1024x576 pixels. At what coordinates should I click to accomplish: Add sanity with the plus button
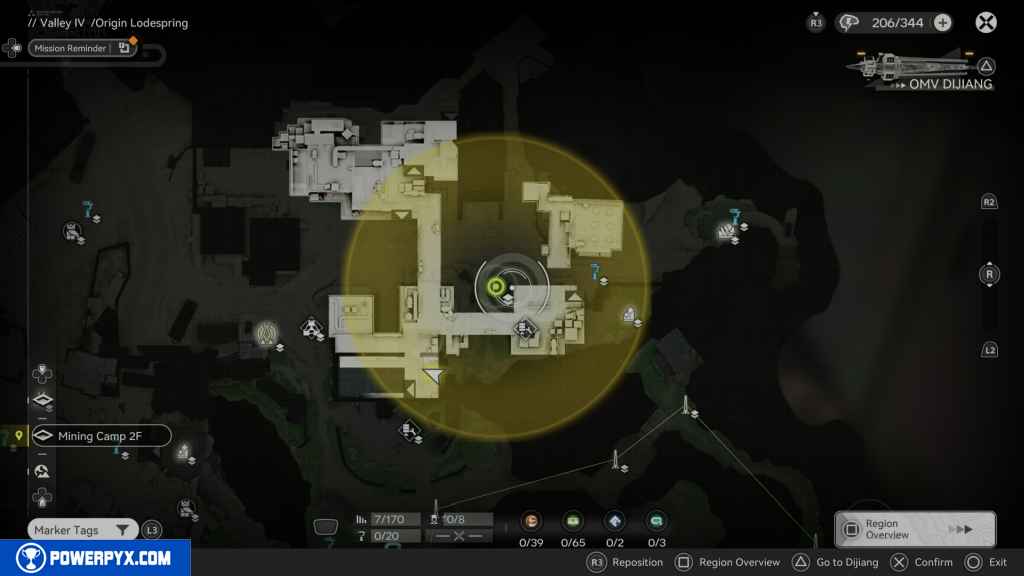pyautogui.click(x=942, y=23)
